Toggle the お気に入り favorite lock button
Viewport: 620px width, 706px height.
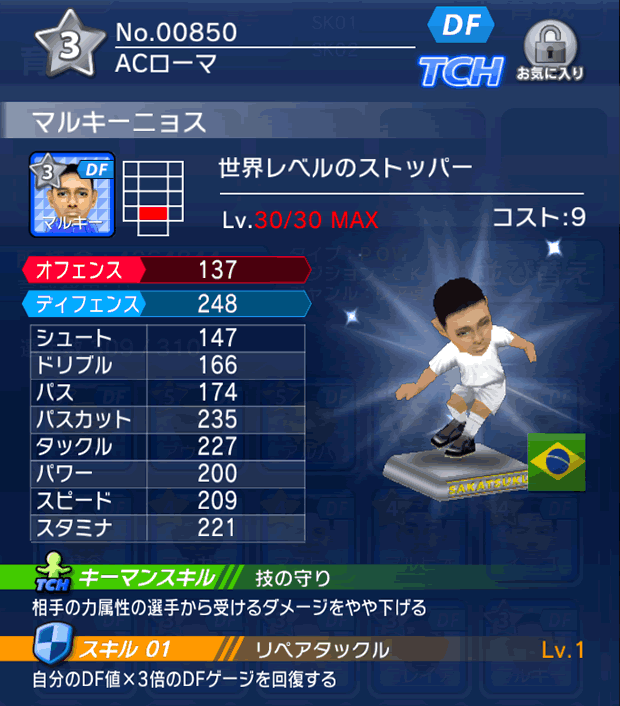[x=549, y=50]
